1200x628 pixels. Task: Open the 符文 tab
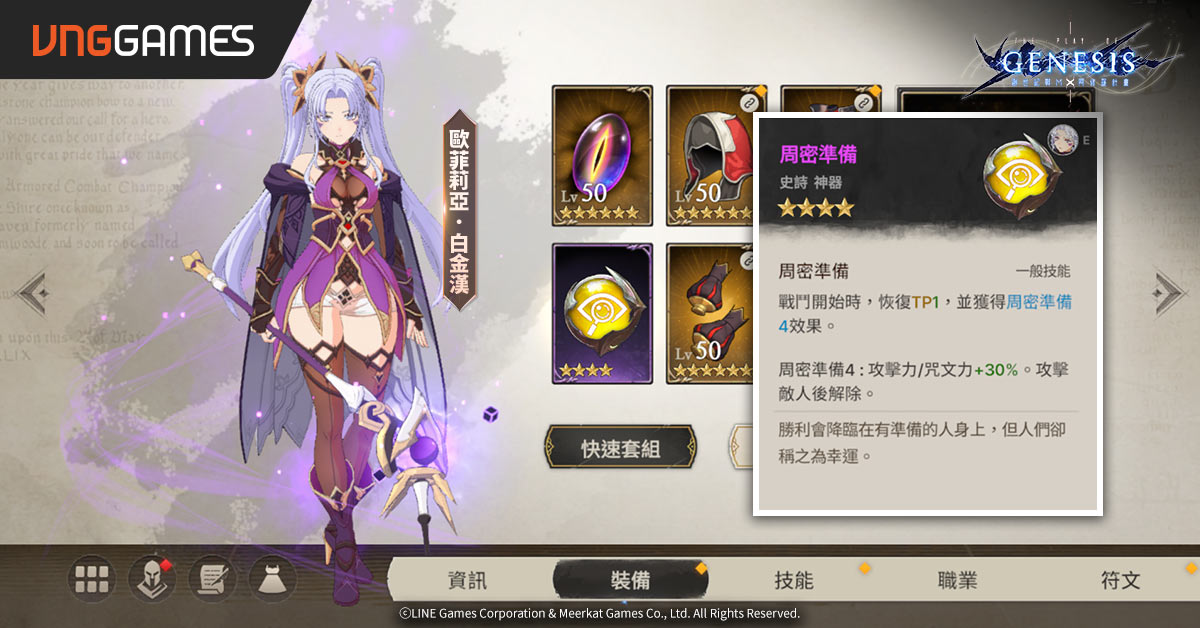pyautogui.click(x=1120, y=581)
